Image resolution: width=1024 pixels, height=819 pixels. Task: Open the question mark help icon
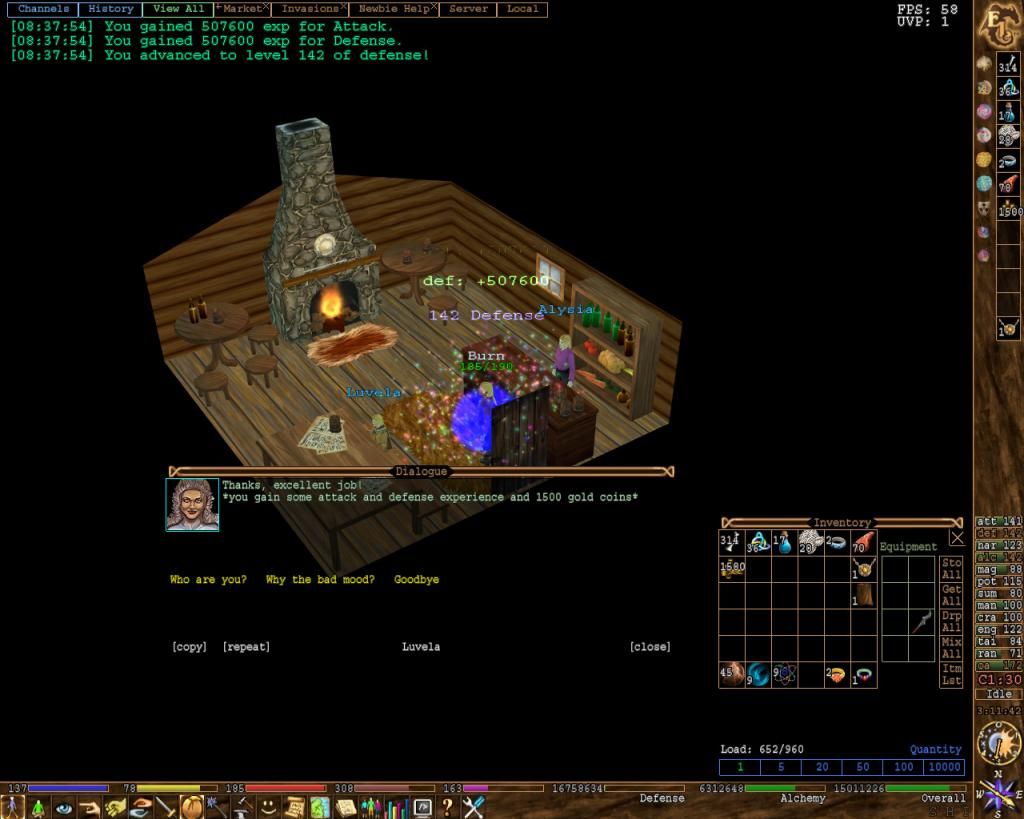pos(448,806)
